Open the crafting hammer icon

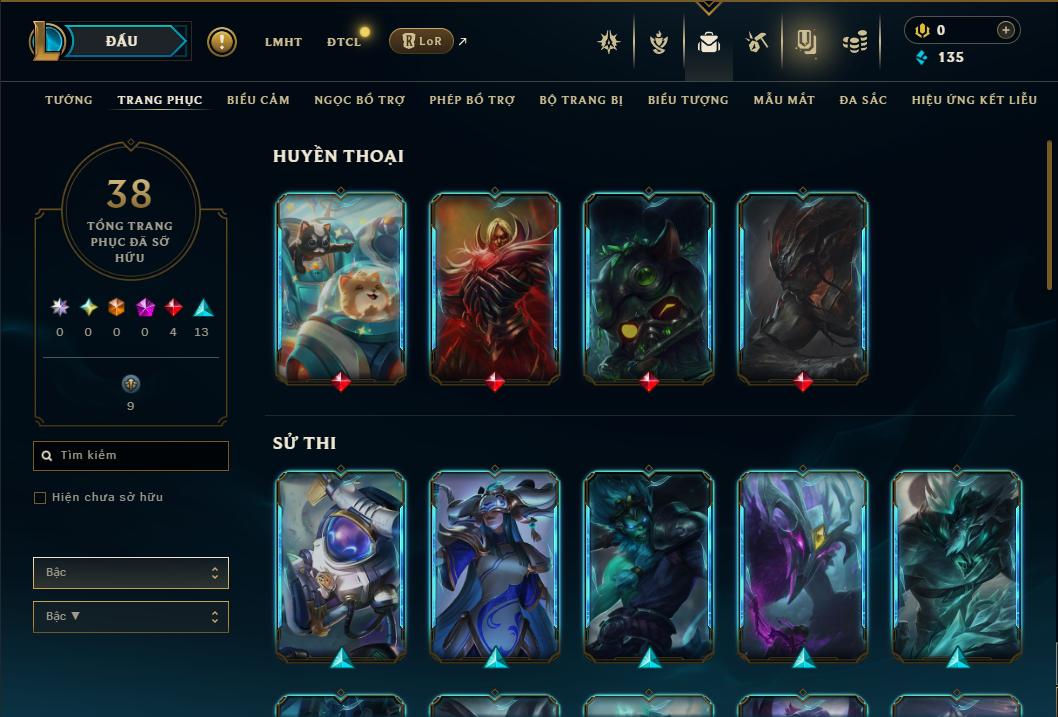[757, 42]
